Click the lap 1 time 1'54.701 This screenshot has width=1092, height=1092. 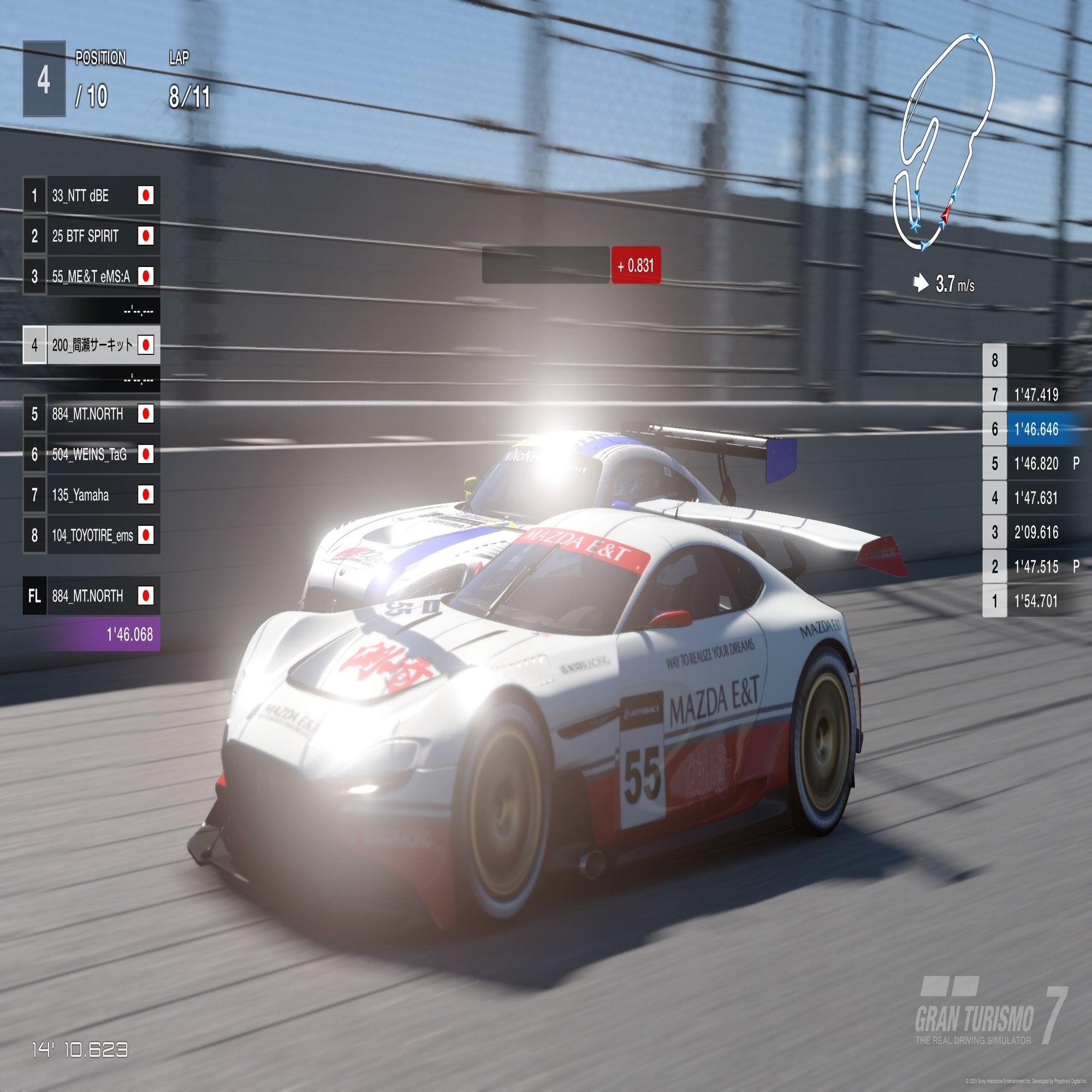coord(1035,601)
